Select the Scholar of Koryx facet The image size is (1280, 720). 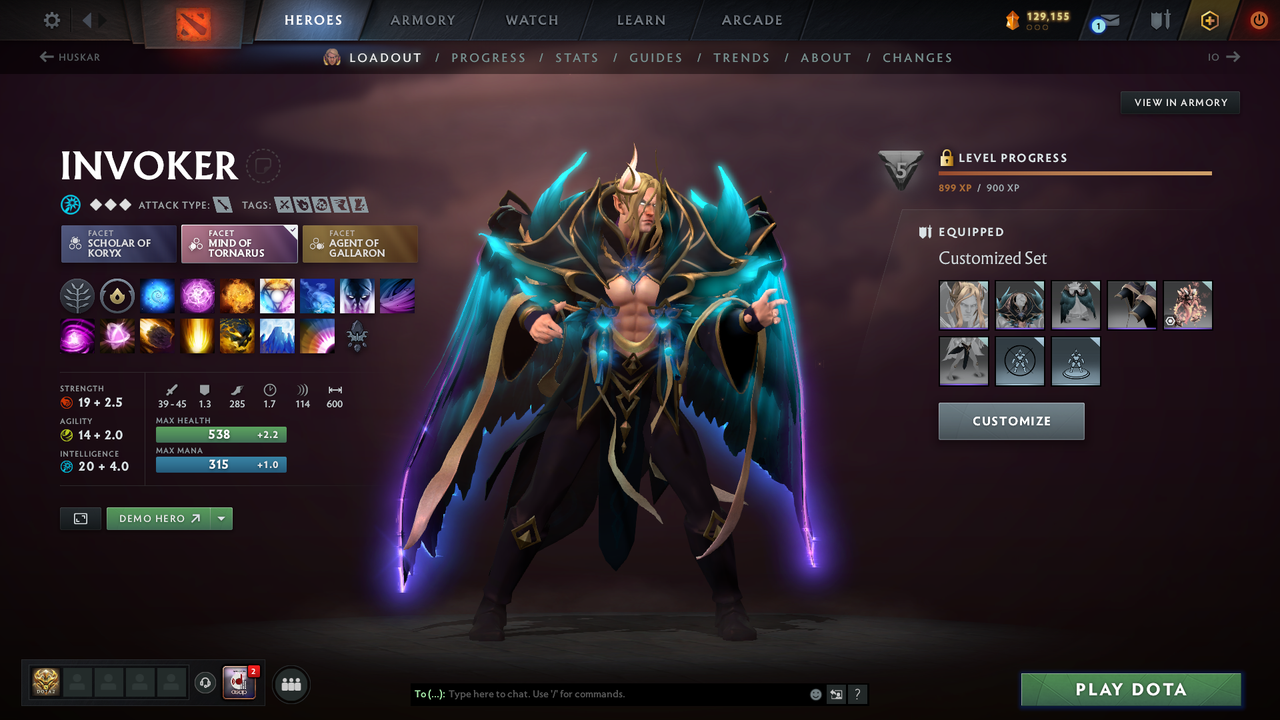[x=118, y=243]
